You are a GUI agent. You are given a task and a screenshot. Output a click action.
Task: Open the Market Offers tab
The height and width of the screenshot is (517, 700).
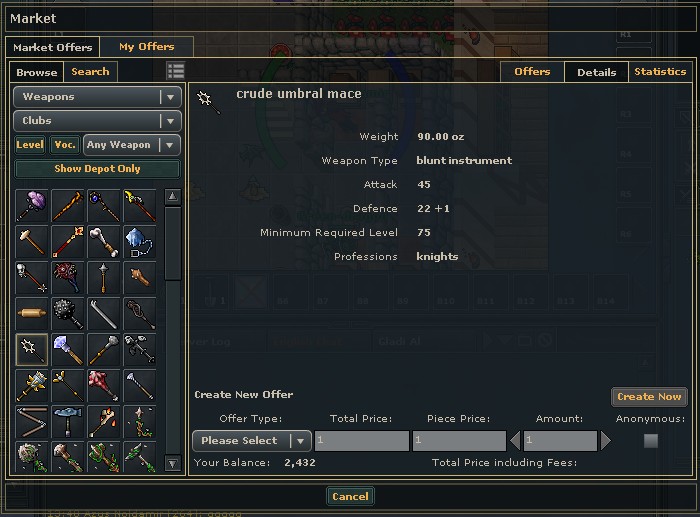[x=53, y=47]
